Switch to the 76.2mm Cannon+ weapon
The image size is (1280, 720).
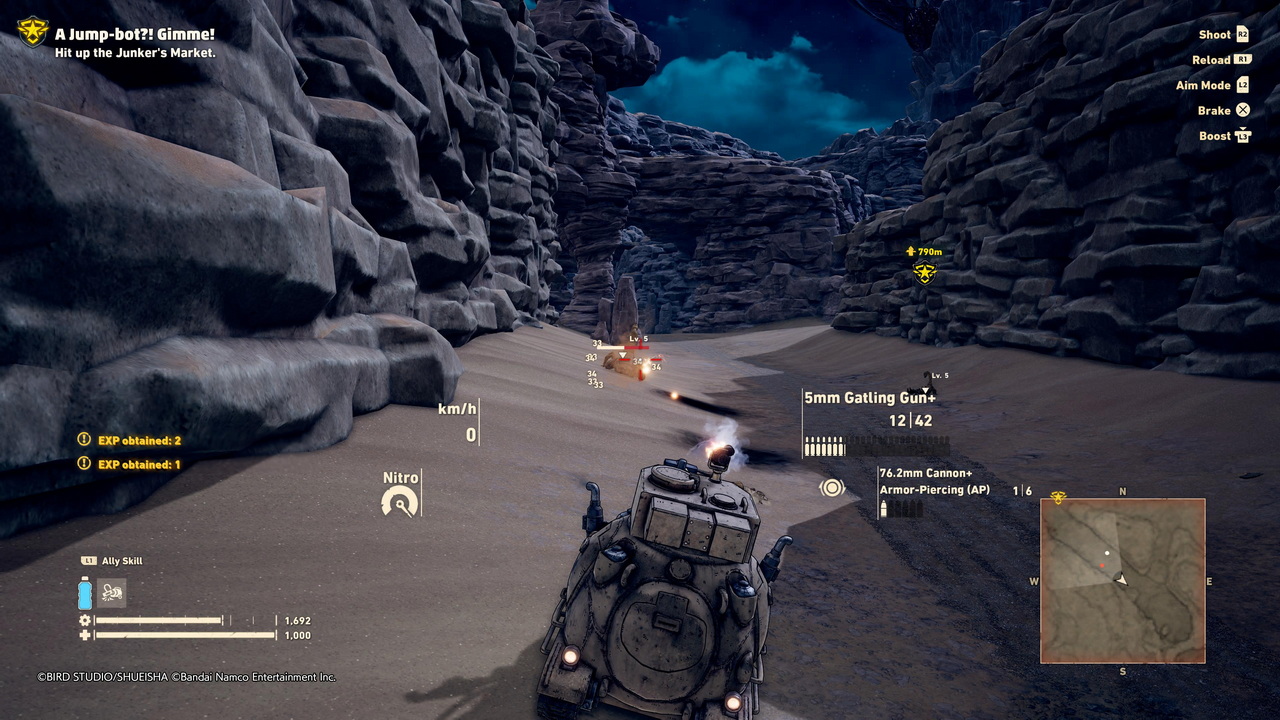click(x=925, y=473)
